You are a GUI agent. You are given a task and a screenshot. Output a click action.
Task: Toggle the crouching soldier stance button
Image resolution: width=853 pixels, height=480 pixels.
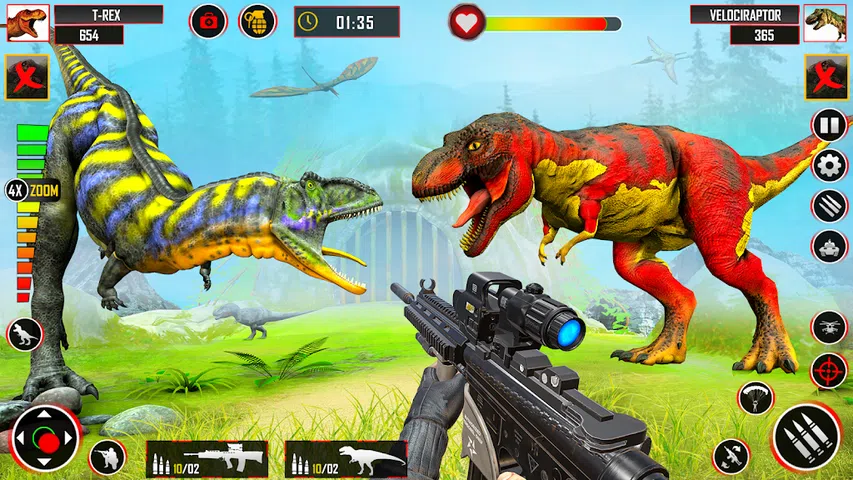(107, 457)
